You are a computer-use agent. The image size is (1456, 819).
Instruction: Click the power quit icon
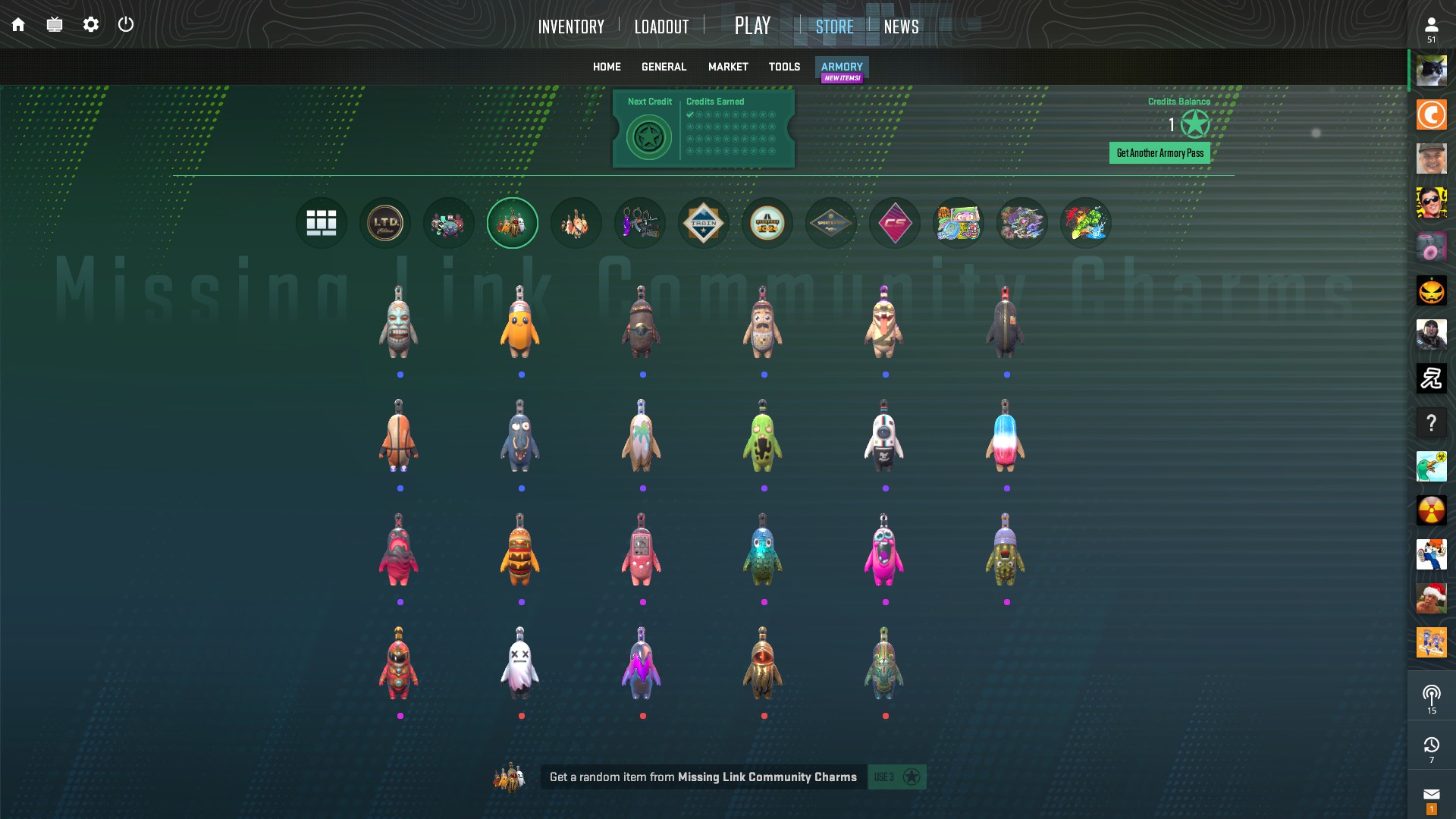point(126,25)
